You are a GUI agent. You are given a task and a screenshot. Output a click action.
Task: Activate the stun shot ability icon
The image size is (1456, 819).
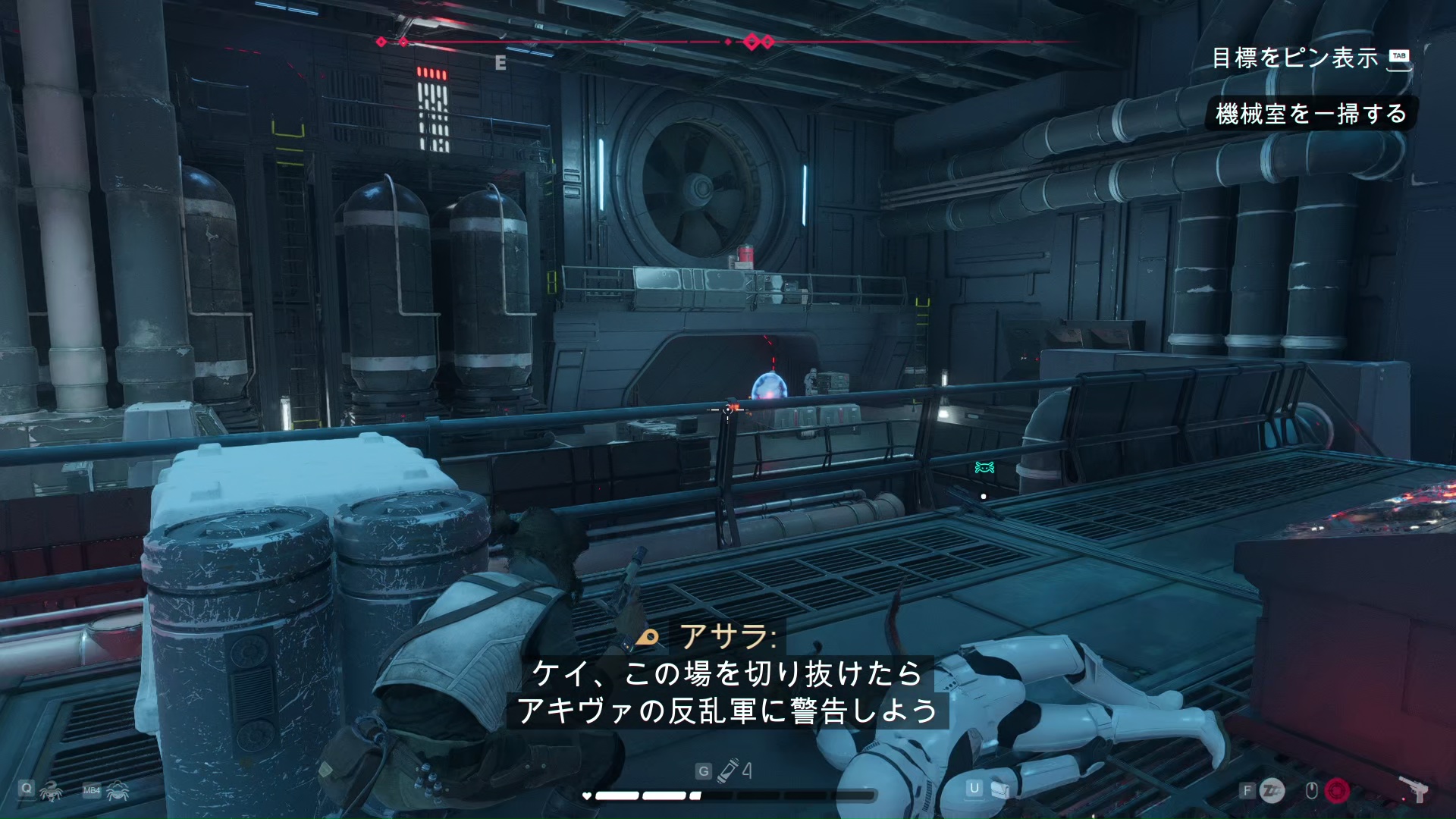1272,791
